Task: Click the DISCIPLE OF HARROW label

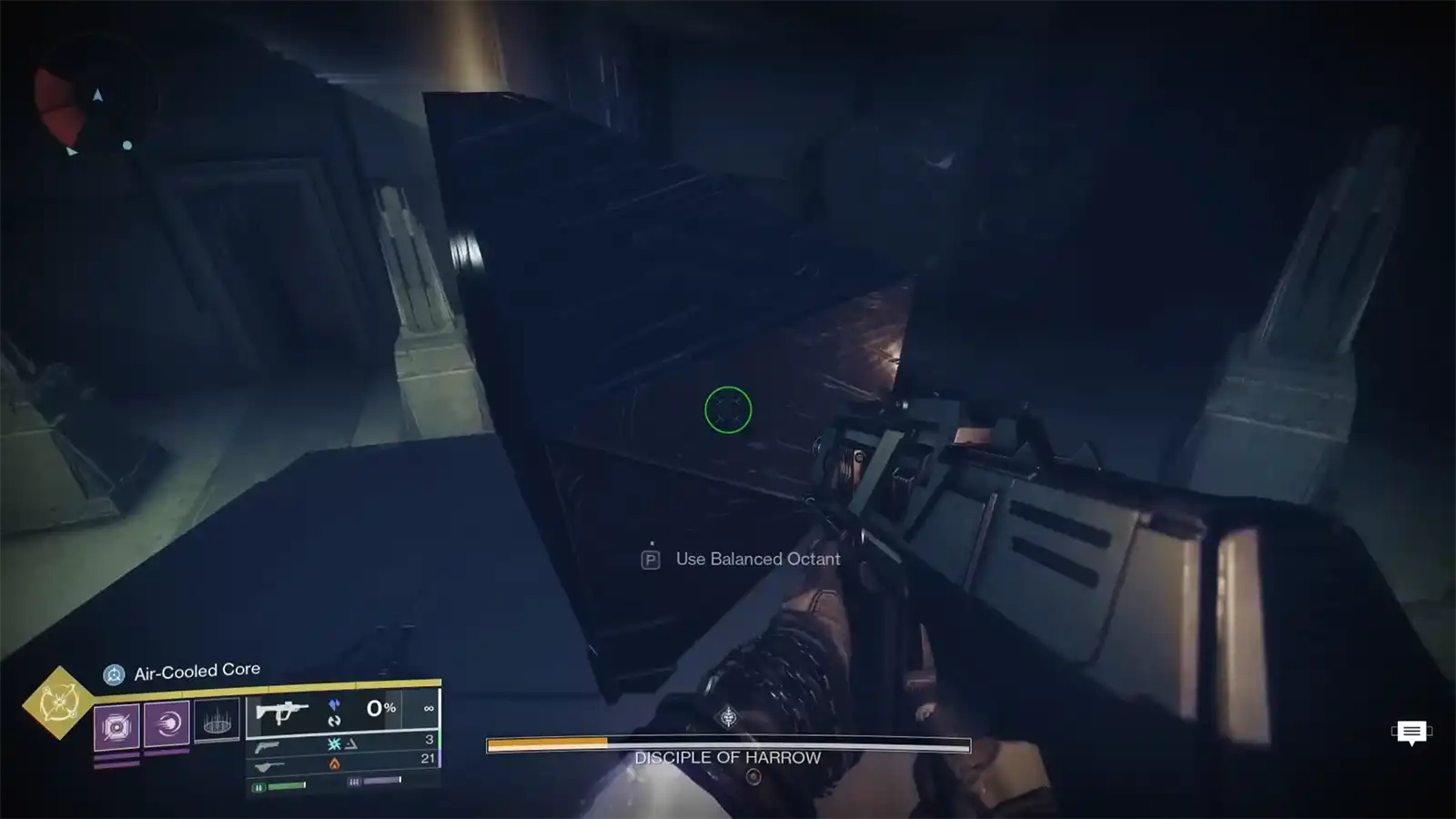Action: click(728, 756)
